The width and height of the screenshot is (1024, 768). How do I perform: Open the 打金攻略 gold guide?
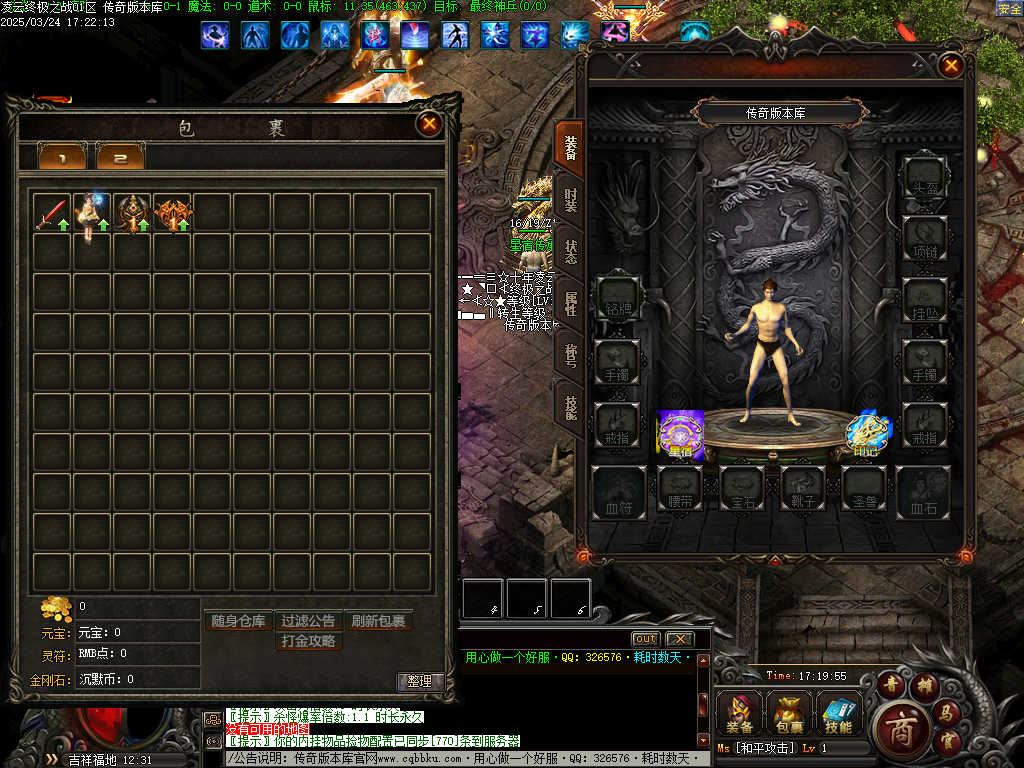308,641
